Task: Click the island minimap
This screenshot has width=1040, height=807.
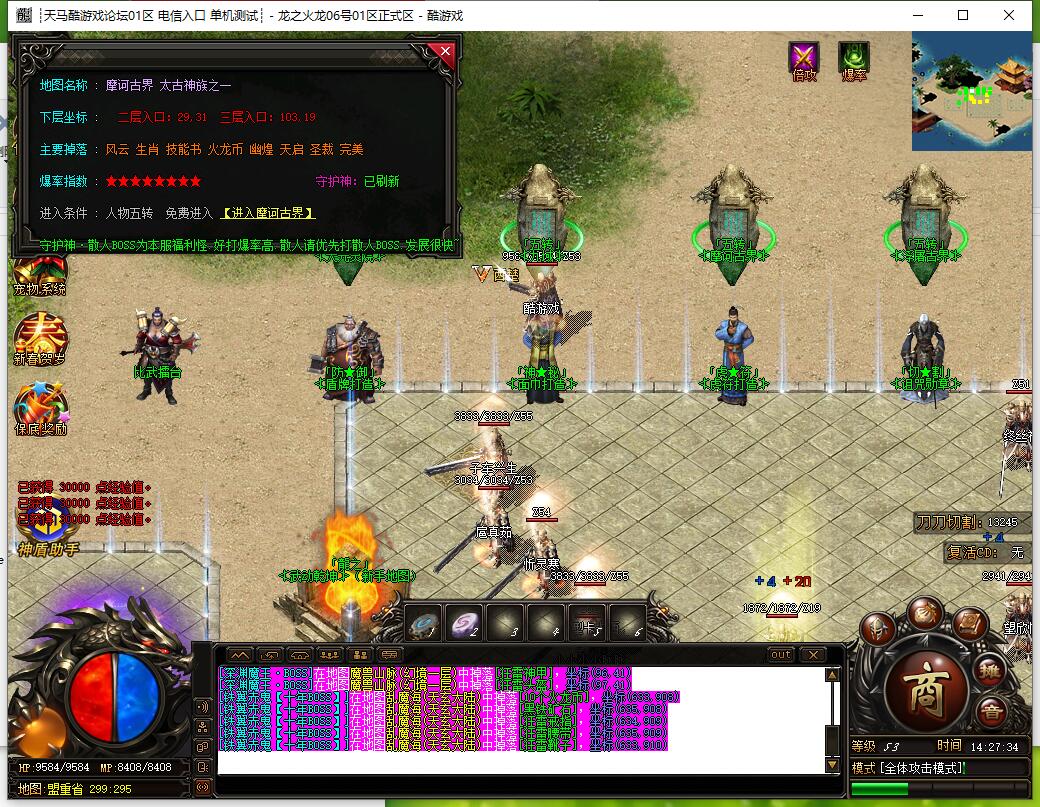Action: tap(970, 91)
